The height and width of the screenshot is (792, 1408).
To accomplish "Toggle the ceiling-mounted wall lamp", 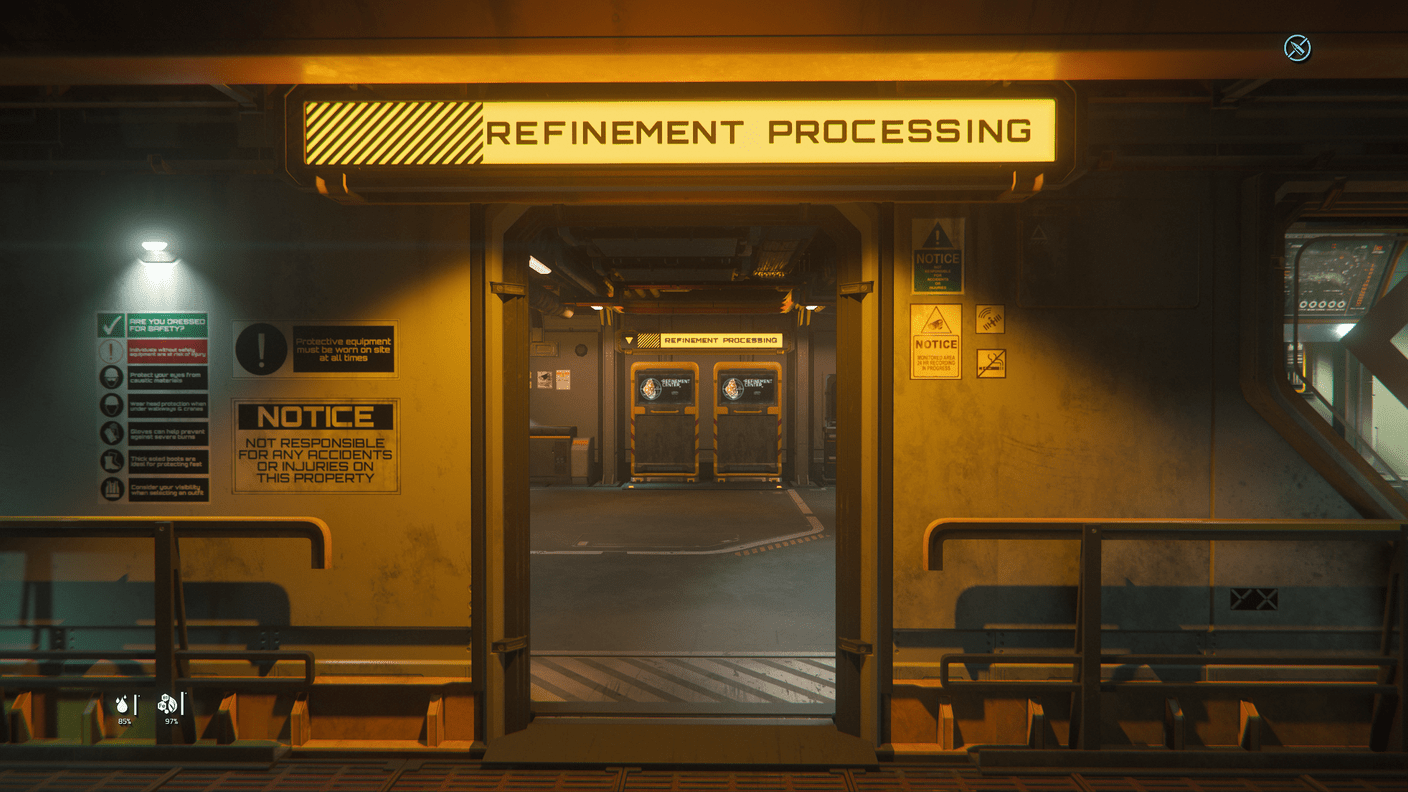I will tap(155, 250).
